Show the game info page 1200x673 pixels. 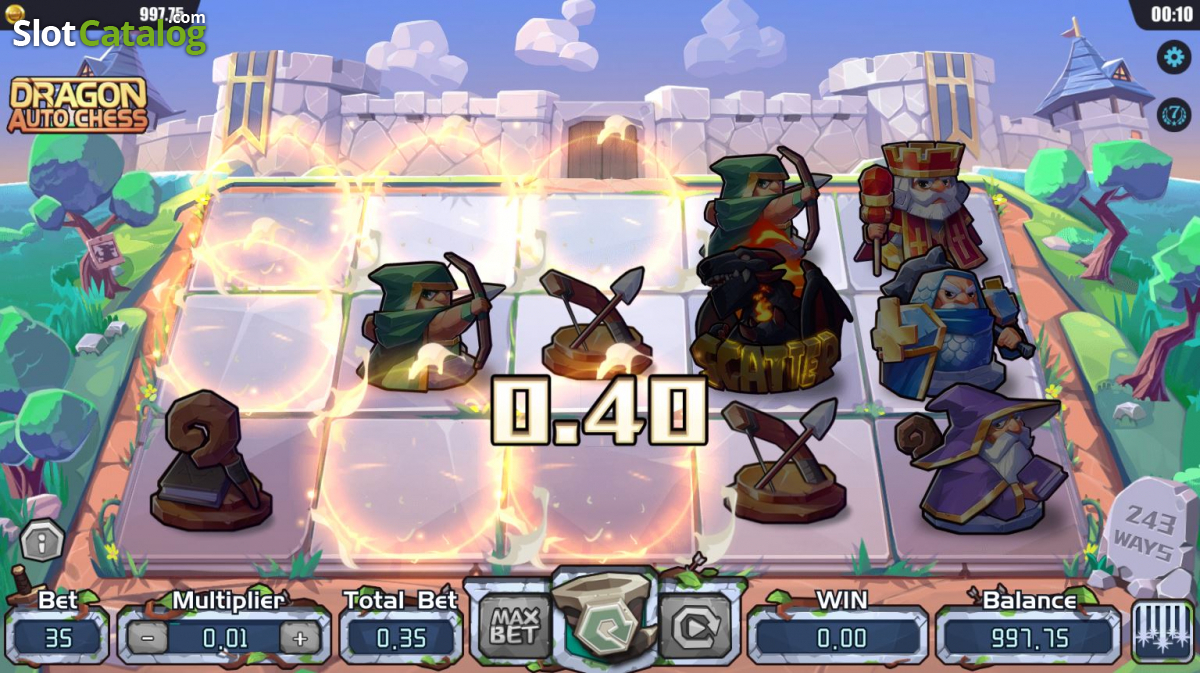[41, 542]
